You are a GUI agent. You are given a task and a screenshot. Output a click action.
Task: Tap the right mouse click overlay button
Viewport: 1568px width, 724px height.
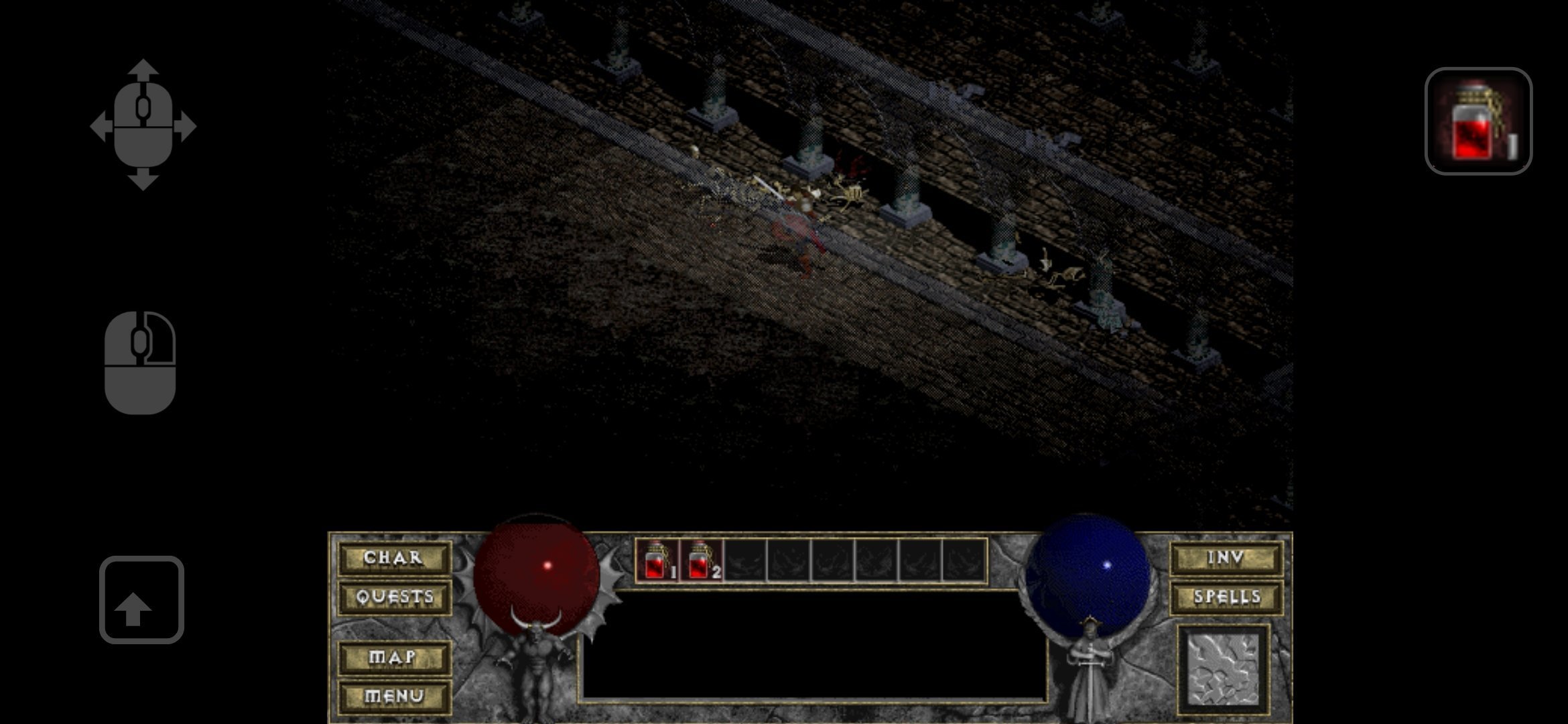click(x=140, y=363)
